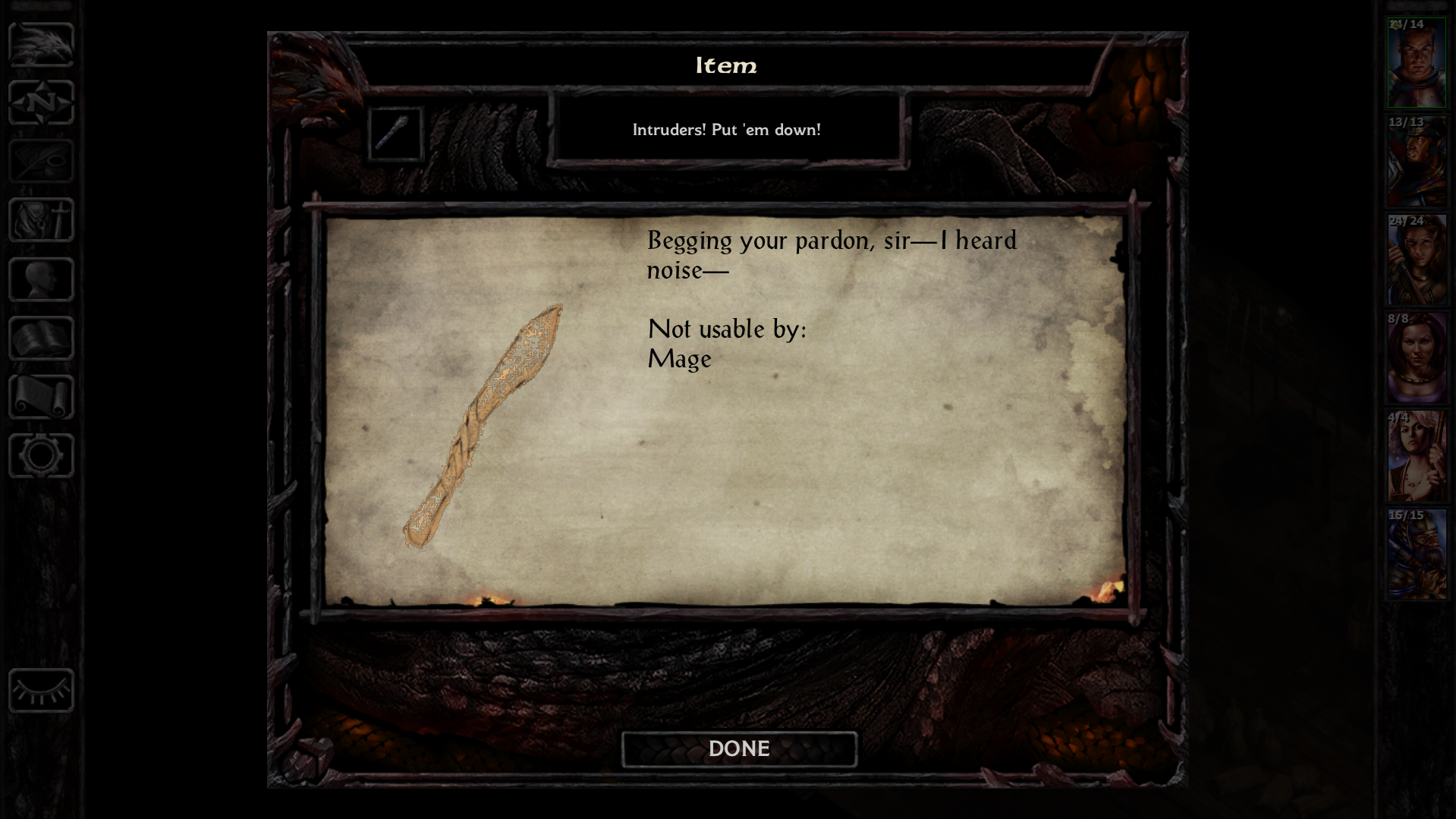Open game options with the gear icon
The image size is (1456, 819).
40,455
